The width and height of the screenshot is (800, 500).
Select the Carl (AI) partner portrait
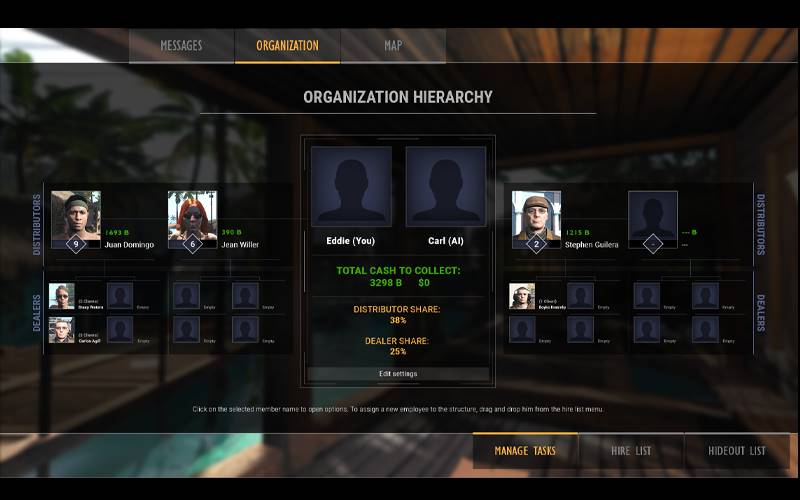coord(446,186)
